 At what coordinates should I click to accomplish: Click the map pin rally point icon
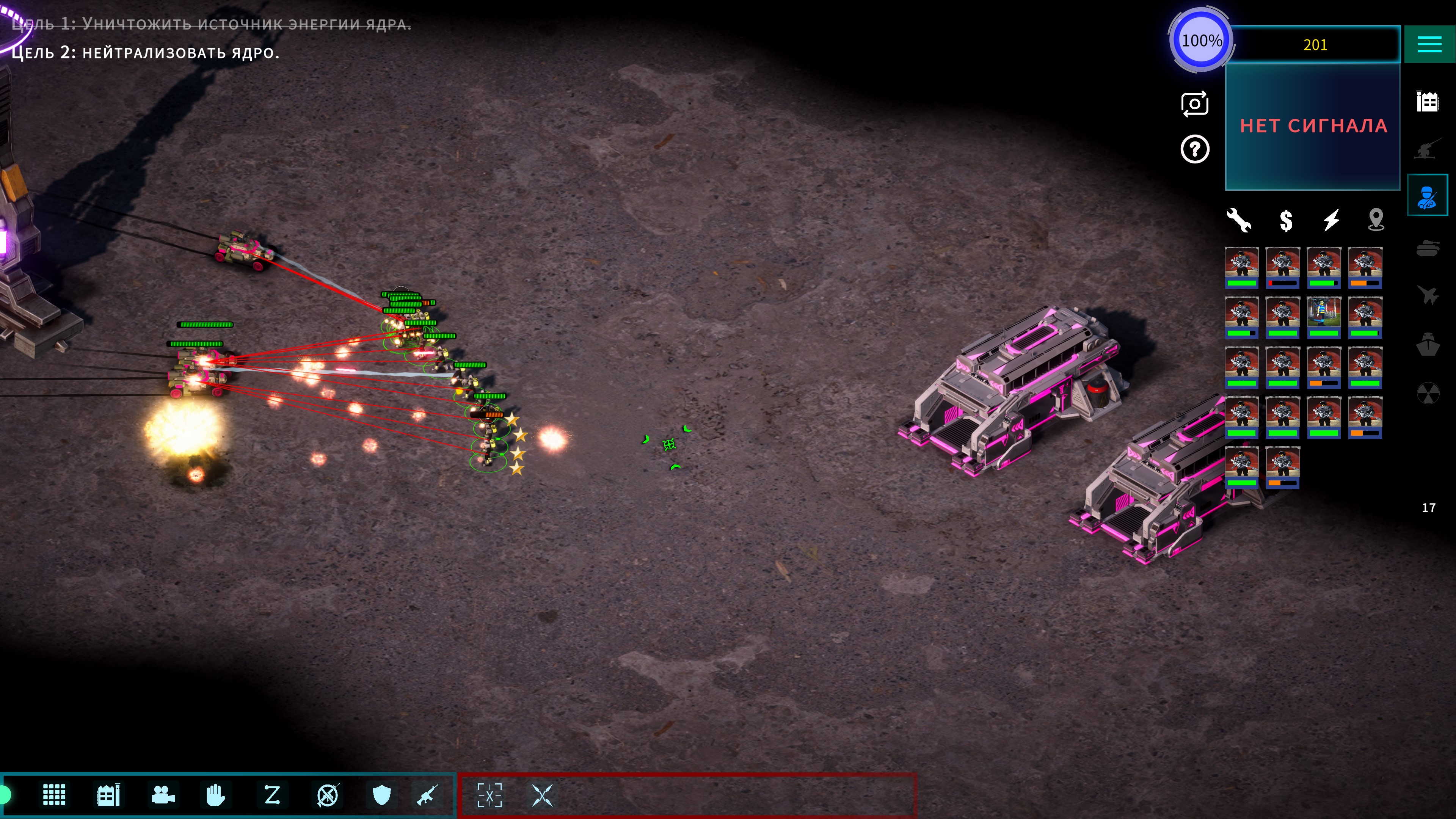click(x=1376, y=220)
